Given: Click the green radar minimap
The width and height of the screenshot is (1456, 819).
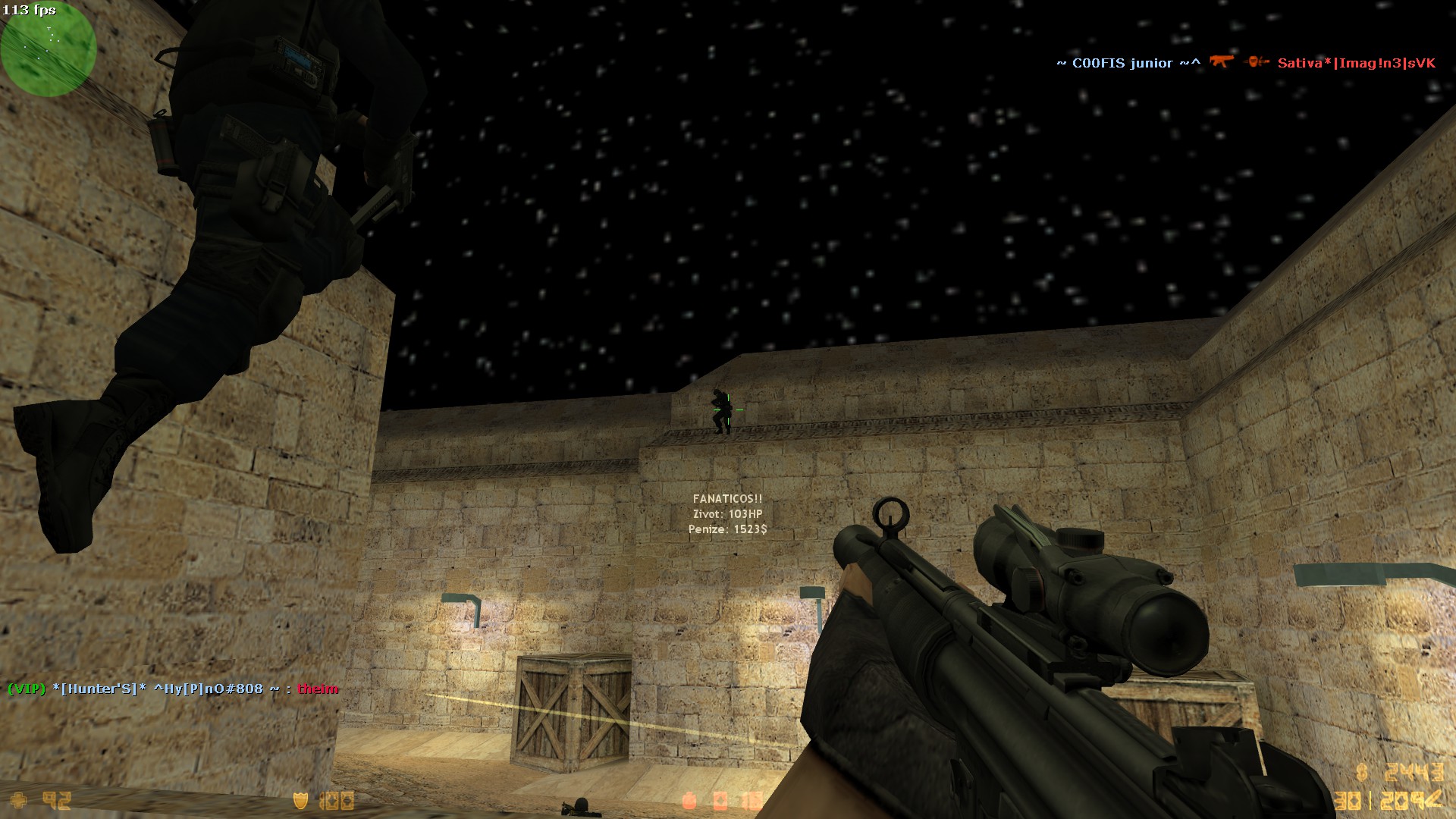Looking at the screenshot, I should click(x=48, y=49).
